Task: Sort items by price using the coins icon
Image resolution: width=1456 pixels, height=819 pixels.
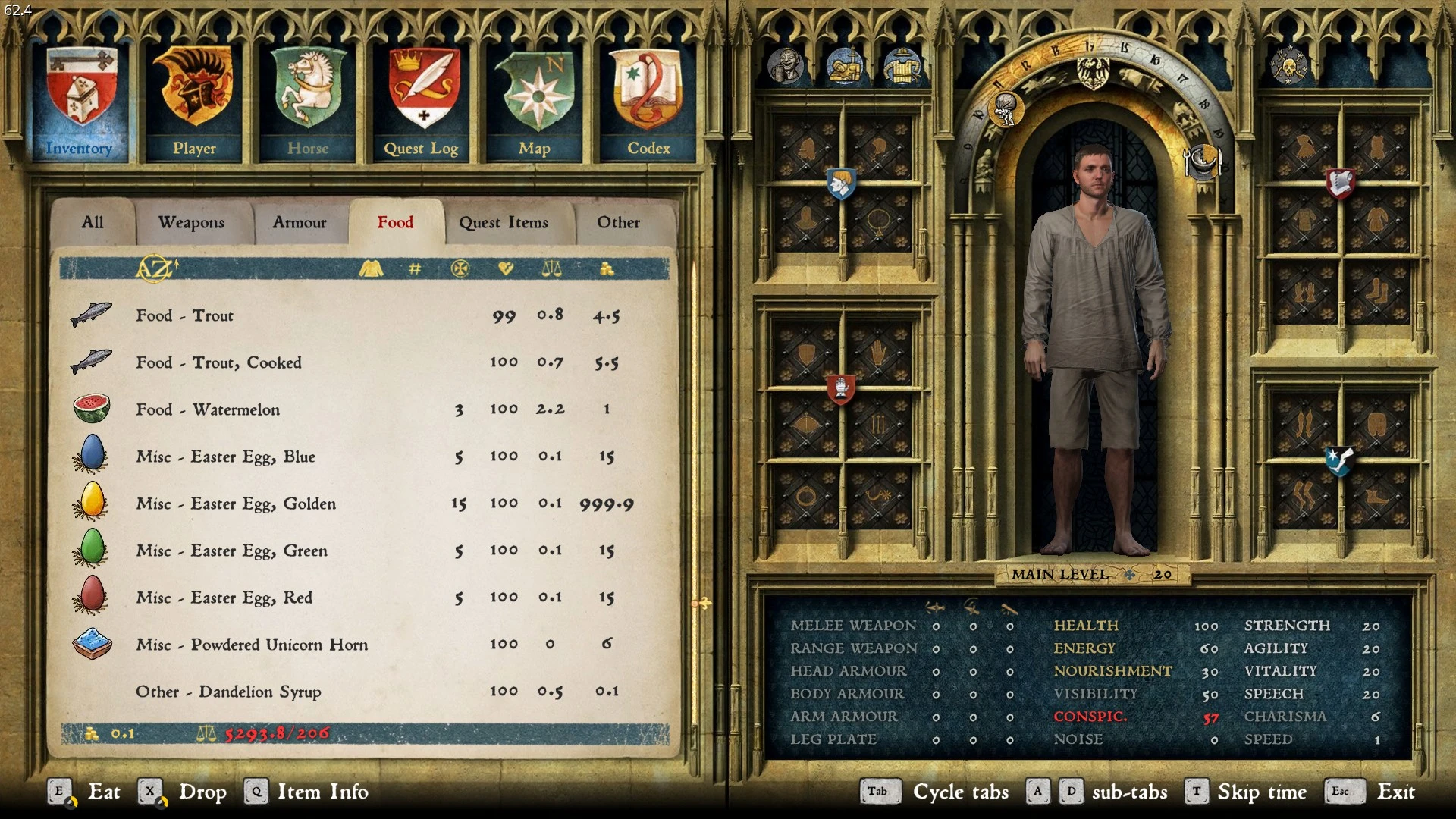Action: pyautogui.click(x=606, y=268)
